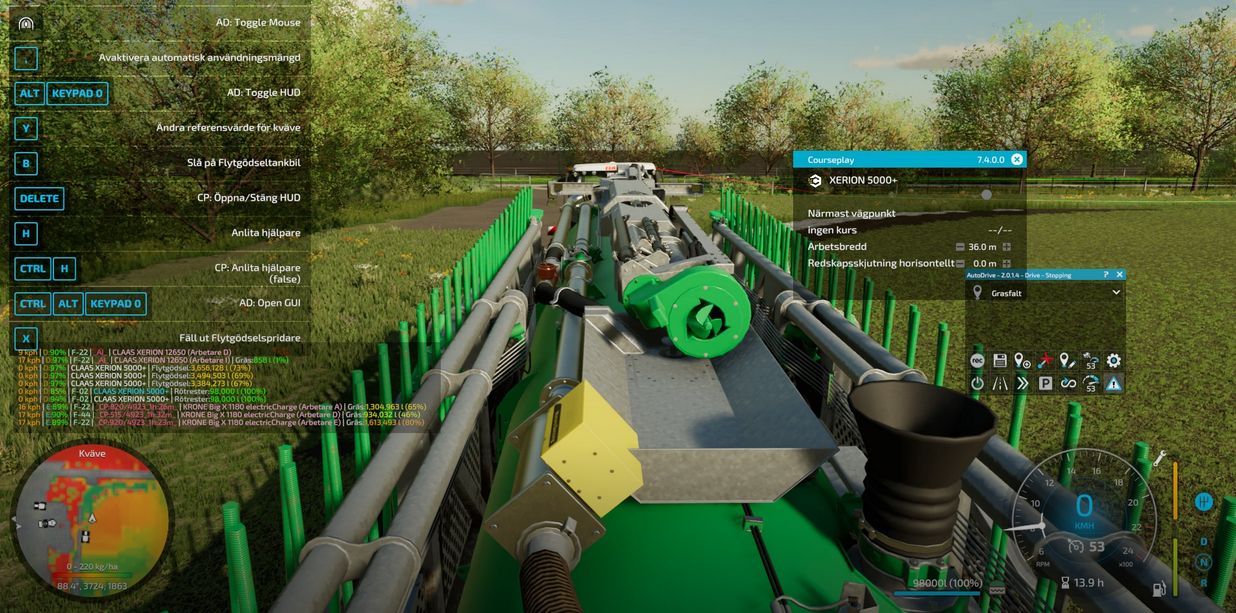The image size is (1236, 613).
Task: Decrease the Arbetsbredd working width
Action: click(960, 247)
